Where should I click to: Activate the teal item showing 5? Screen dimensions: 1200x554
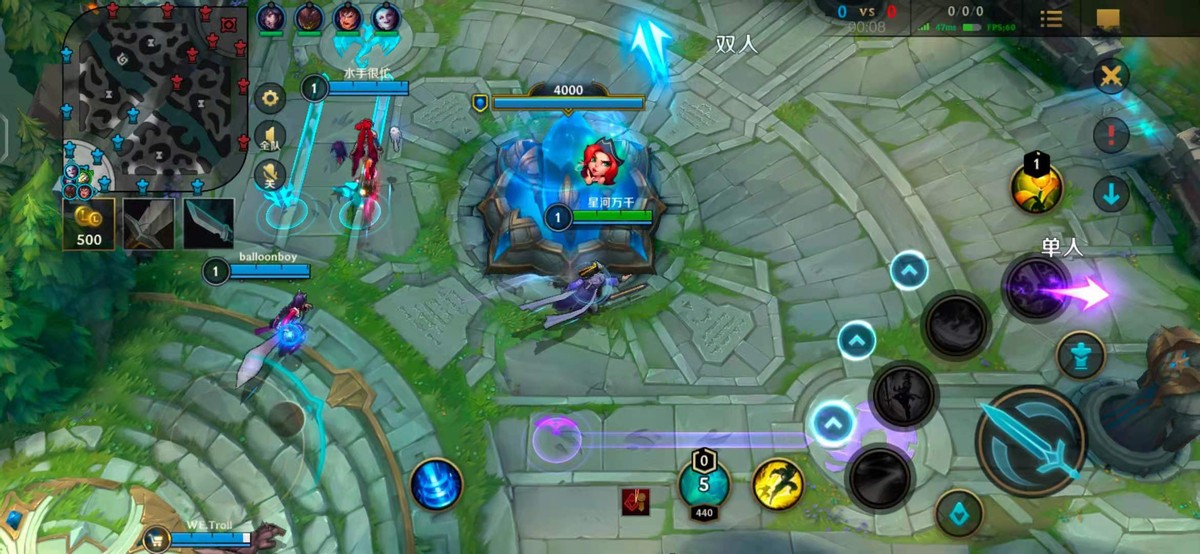(x=704, y=484)
